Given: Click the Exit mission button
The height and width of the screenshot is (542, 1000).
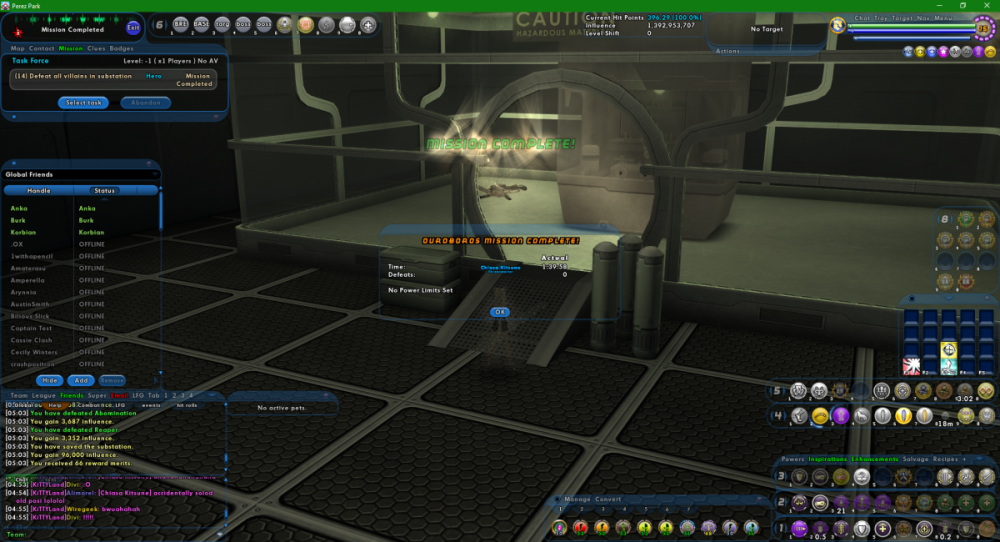Looking at the screenshot, I should coord(134,27).
